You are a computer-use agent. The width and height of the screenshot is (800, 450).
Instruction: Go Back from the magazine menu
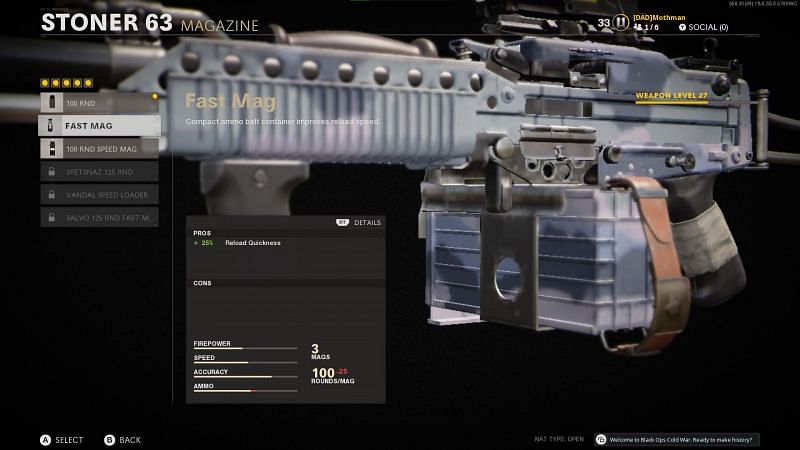tap(122, 439)
